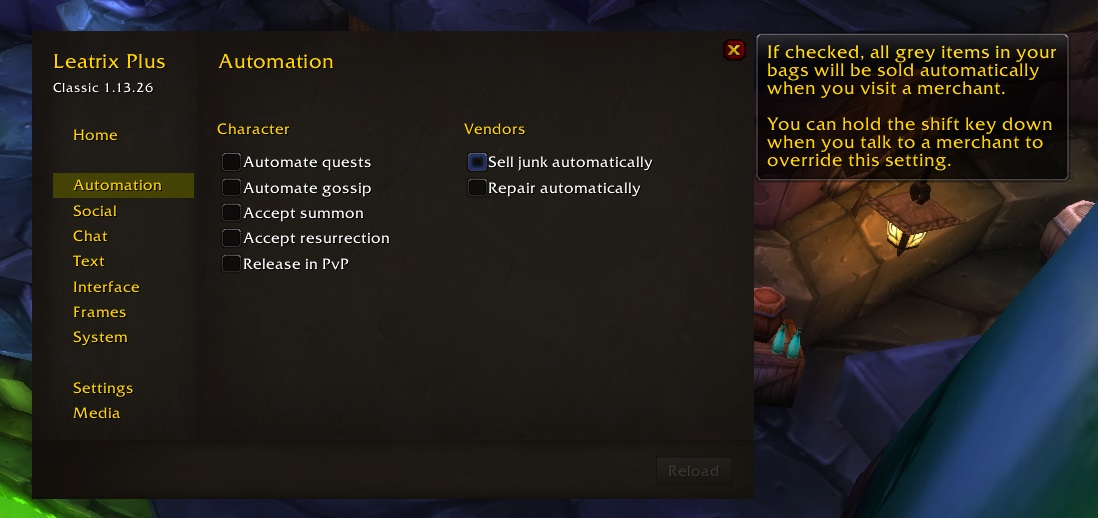This screenshot has width=1098, height=518.
Task: Toggle Sell junk automatically checkbox
Action: [477, 162]
